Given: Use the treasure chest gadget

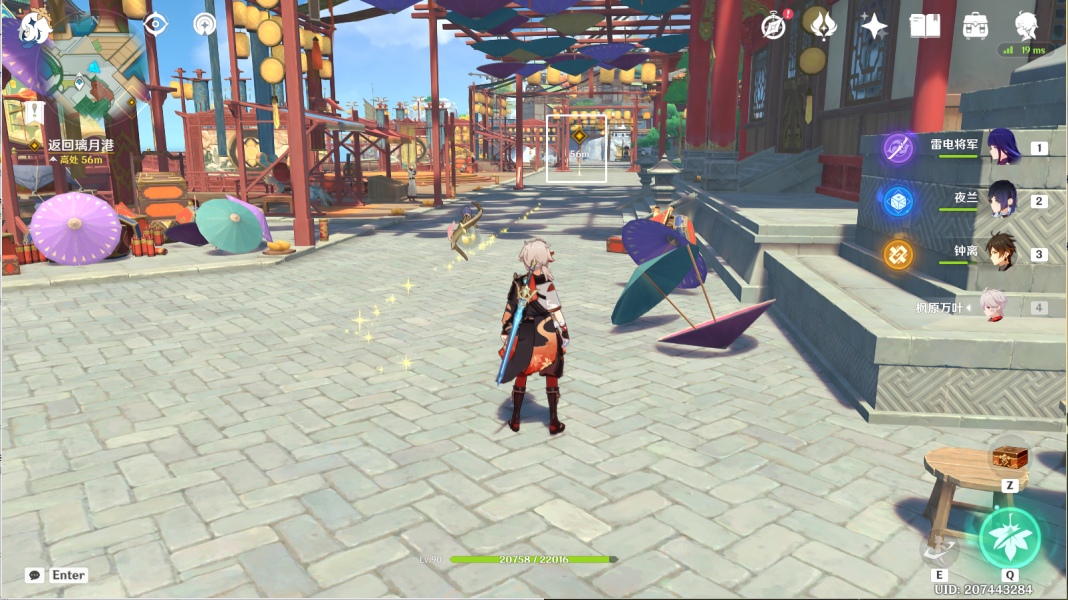Looking at the screenshot, I should pyautogui.click(x=1009, y=459).
